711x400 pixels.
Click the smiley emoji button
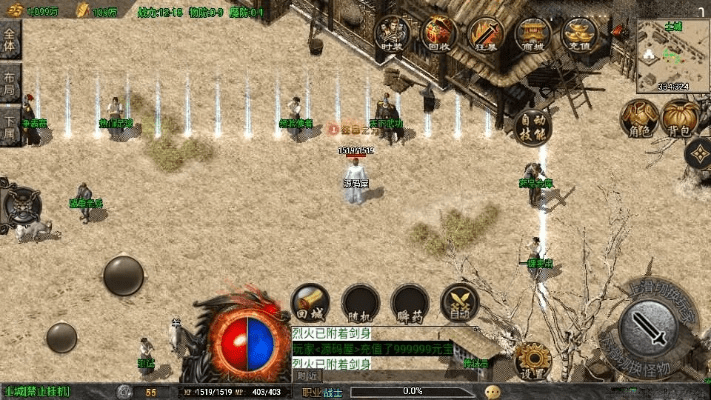(492, 391)
